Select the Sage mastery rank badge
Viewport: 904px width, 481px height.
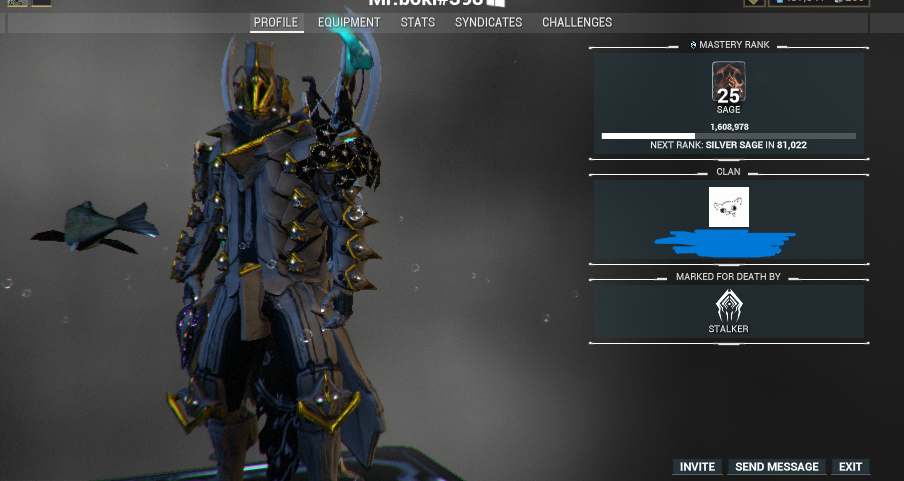coord(728,82)
